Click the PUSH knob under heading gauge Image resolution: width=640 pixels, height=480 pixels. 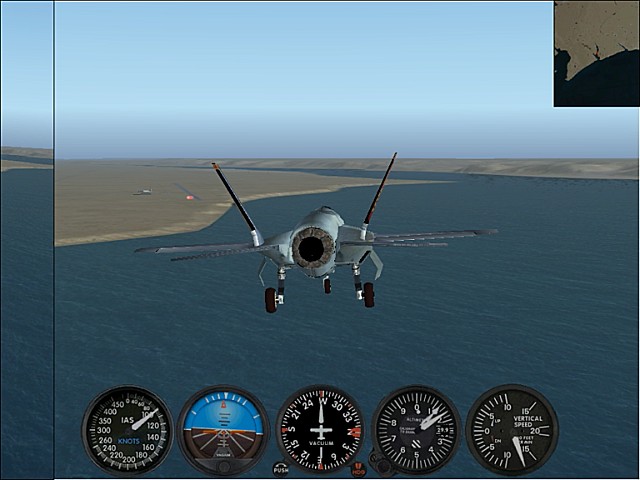coord(281,468)
